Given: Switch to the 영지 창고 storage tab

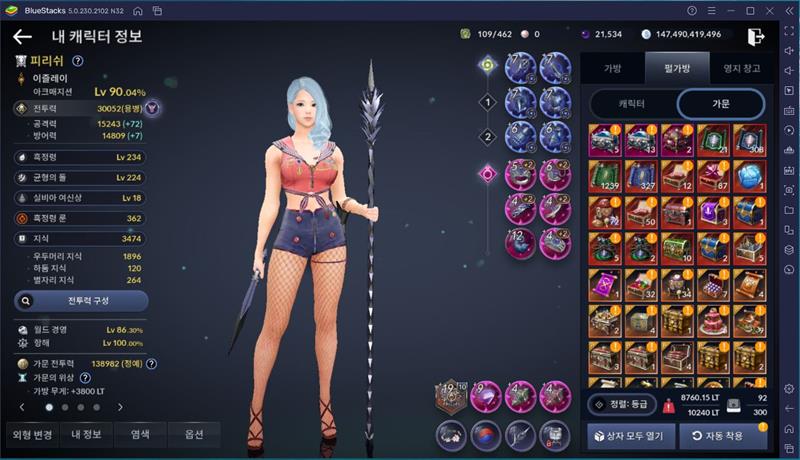Looking at the screenshot, I should (741, 69).
